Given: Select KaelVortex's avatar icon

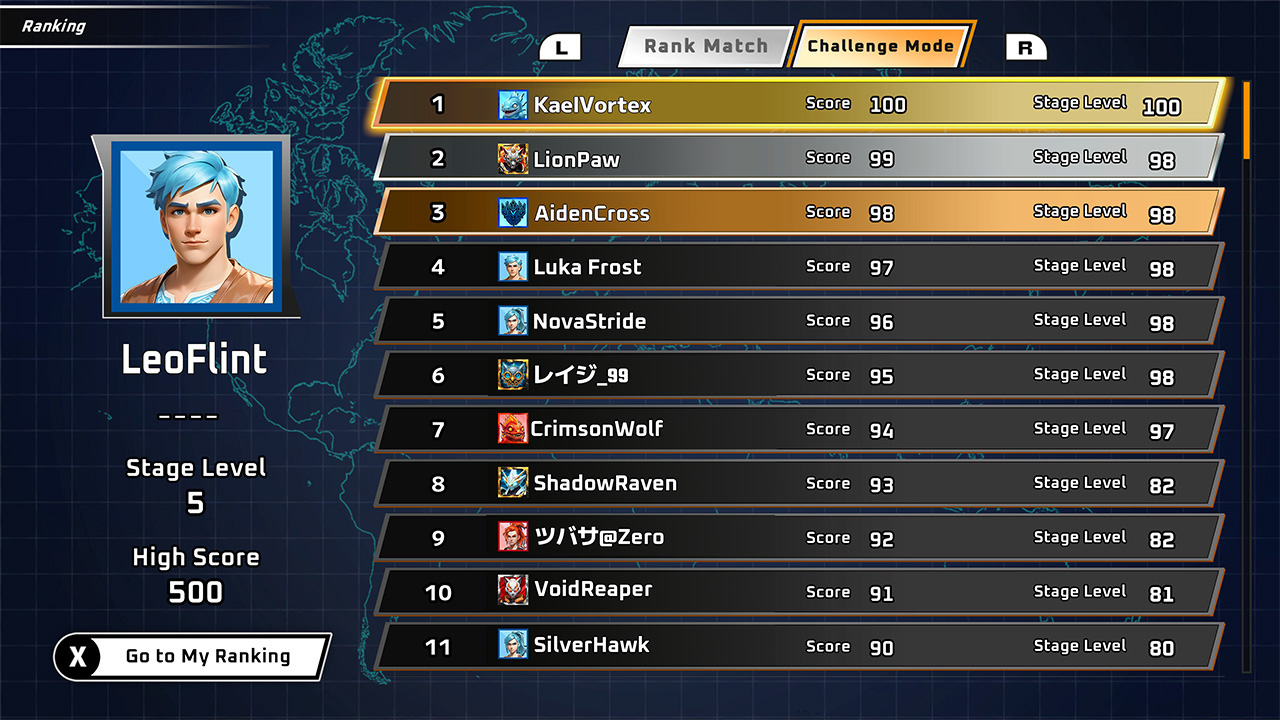Looking at the screenshot, I should tap(512, 103).
